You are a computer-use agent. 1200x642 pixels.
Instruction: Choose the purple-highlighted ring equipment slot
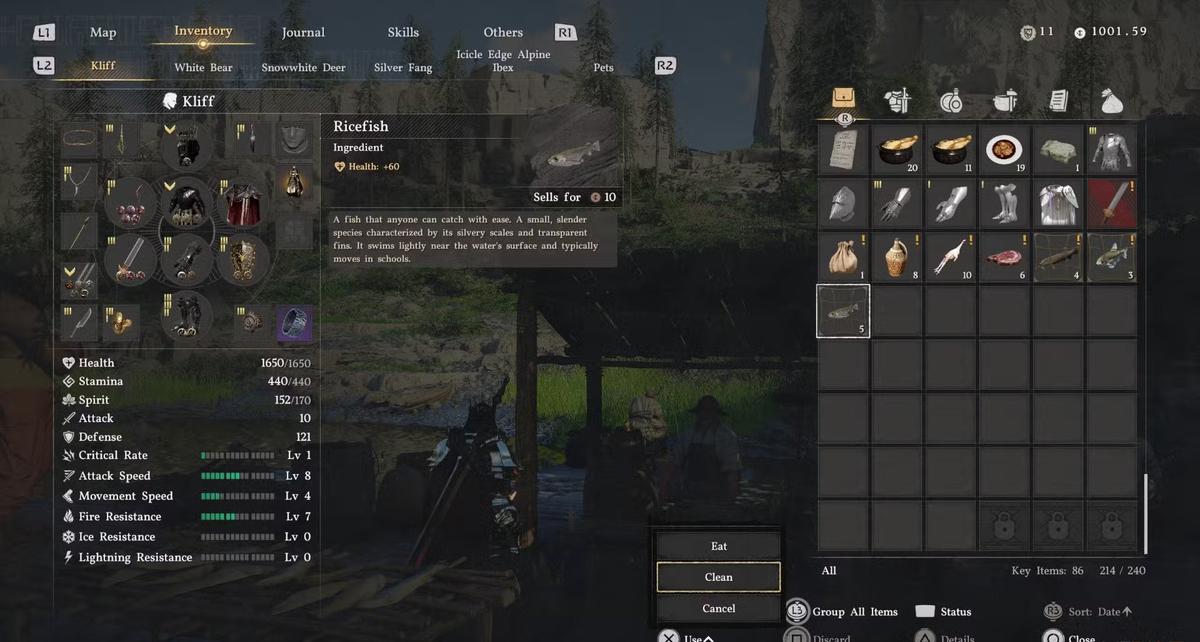[294, 322]
